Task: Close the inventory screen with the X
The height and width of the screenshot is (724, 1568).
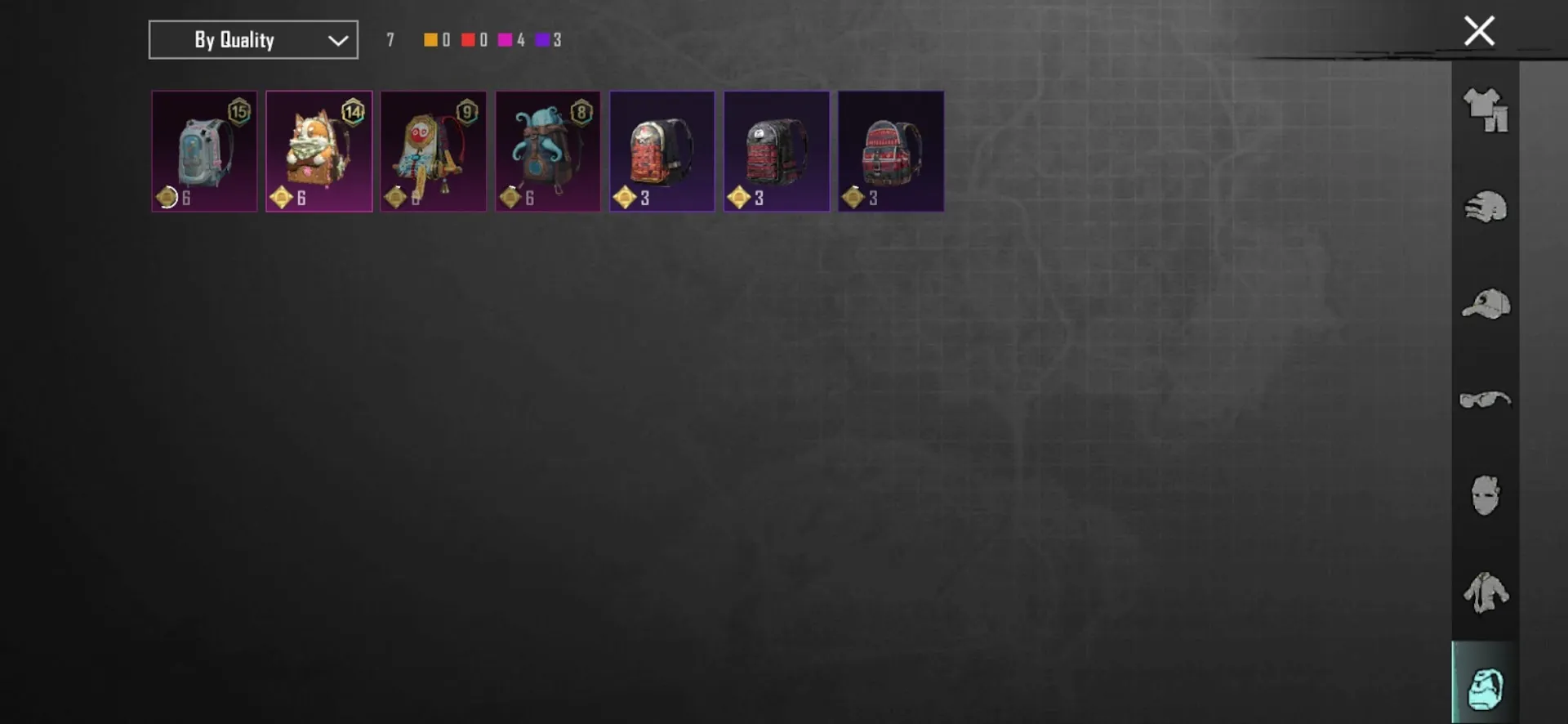Action: click(x=1479, y=30)
